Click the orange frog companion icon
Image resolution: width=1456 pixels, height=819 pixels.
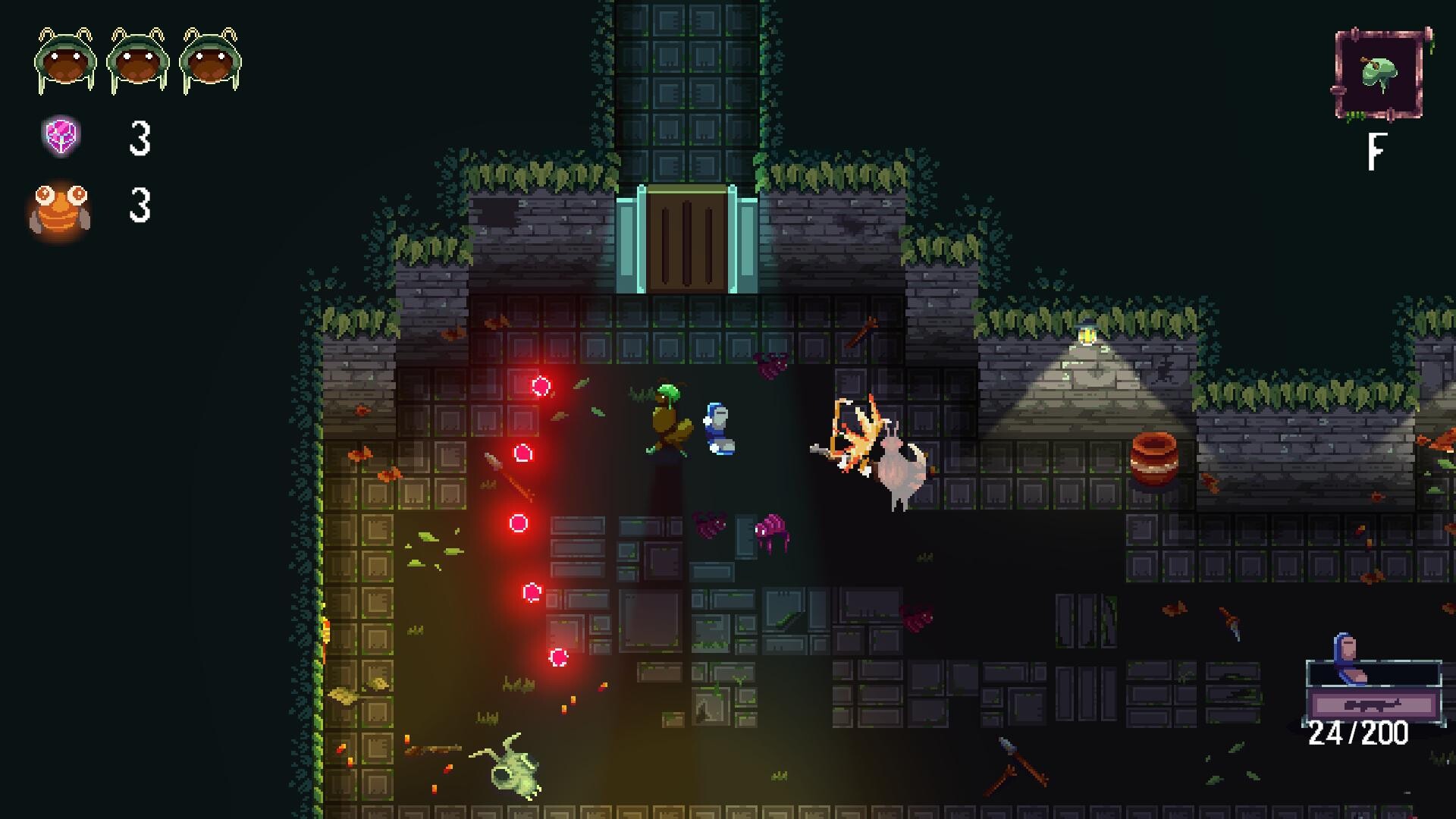point(61,211)
